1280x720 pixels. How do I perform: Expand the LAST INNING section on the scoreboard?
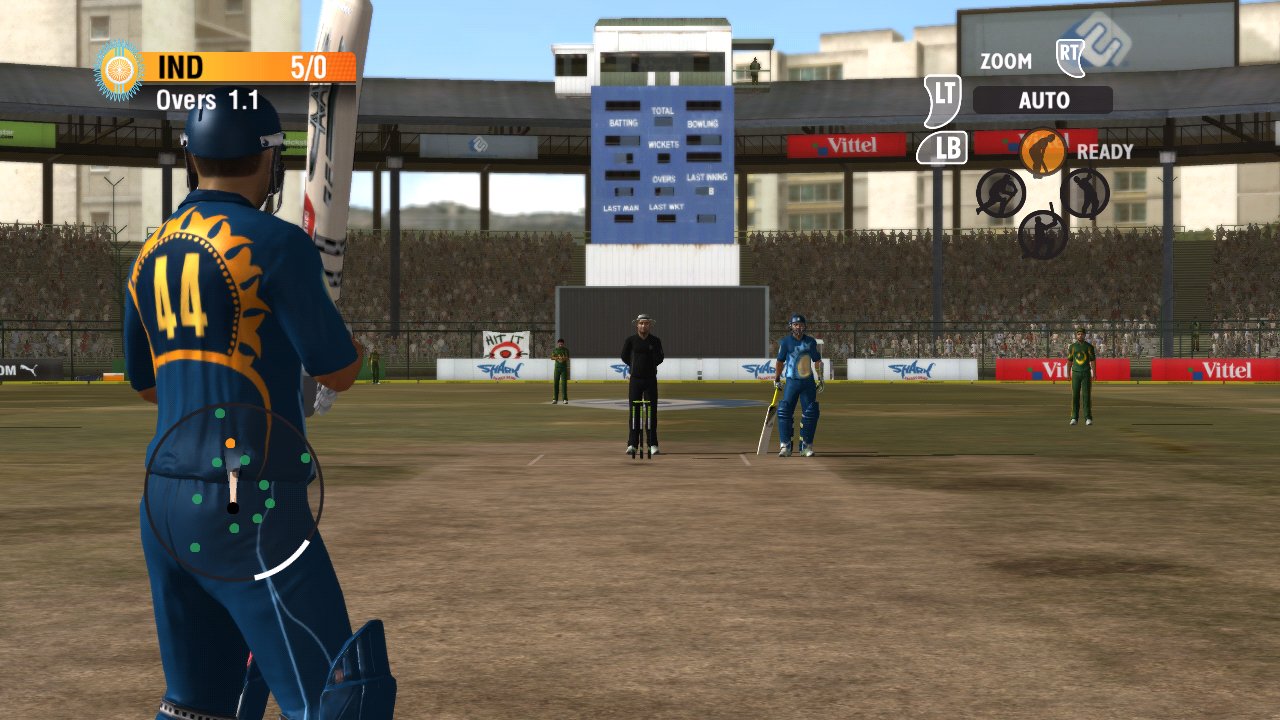point(707,176)
